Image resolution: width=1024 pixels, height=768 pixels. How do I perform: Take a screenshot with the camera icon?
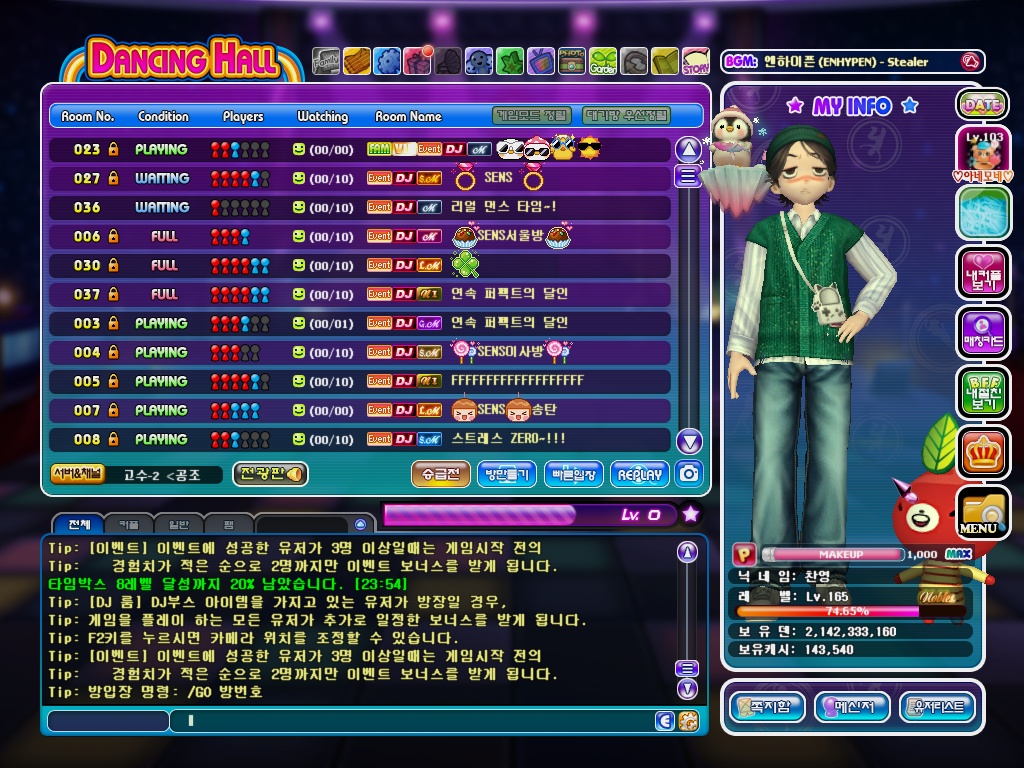click(690, 474)
